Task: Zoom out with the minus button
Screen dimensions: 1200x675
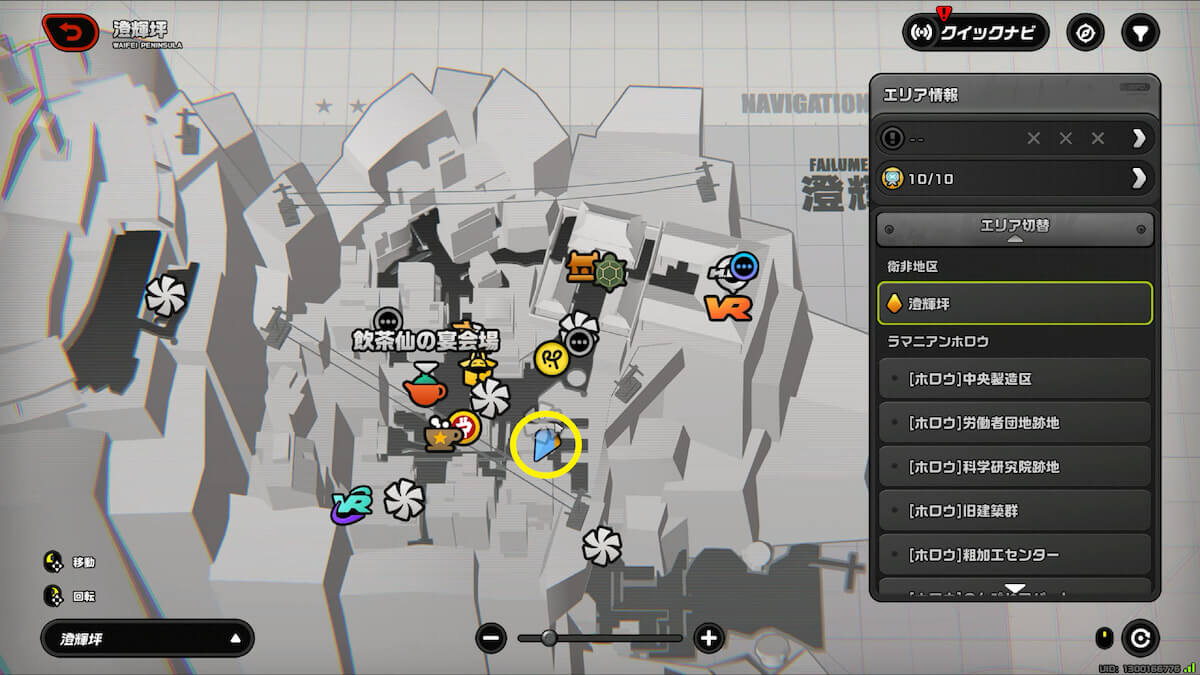Action: tap(491, 638)
